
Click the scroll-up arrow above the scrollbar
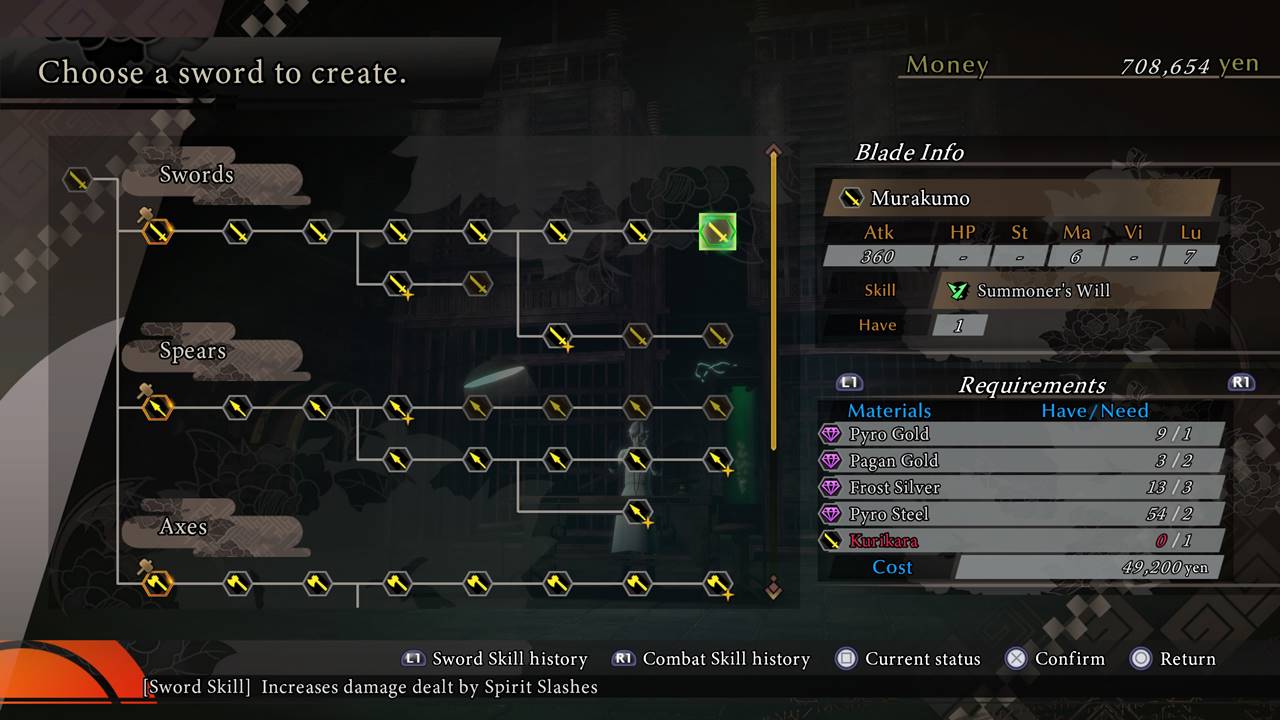click(x=773, y=151)
